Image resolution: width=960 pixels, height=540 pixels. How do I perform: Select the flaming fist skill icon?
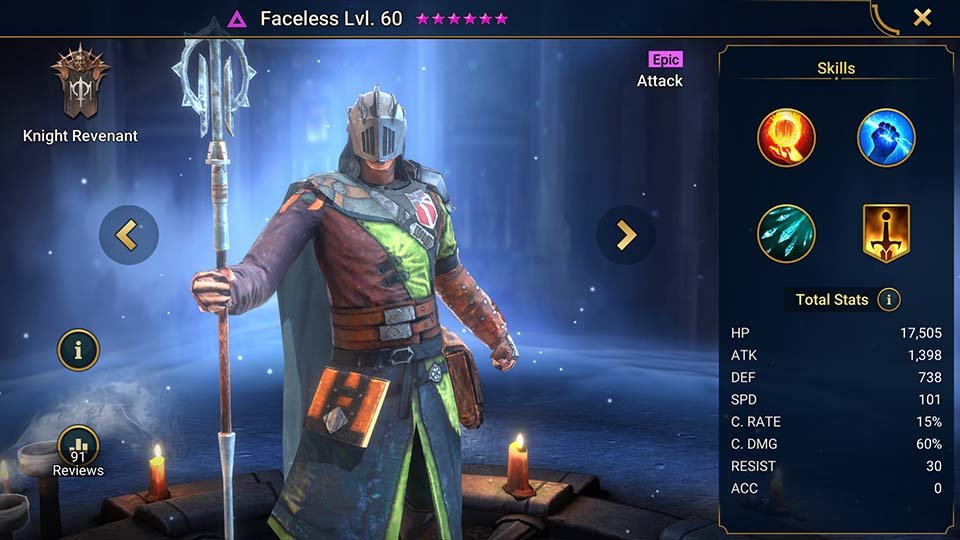786,138
